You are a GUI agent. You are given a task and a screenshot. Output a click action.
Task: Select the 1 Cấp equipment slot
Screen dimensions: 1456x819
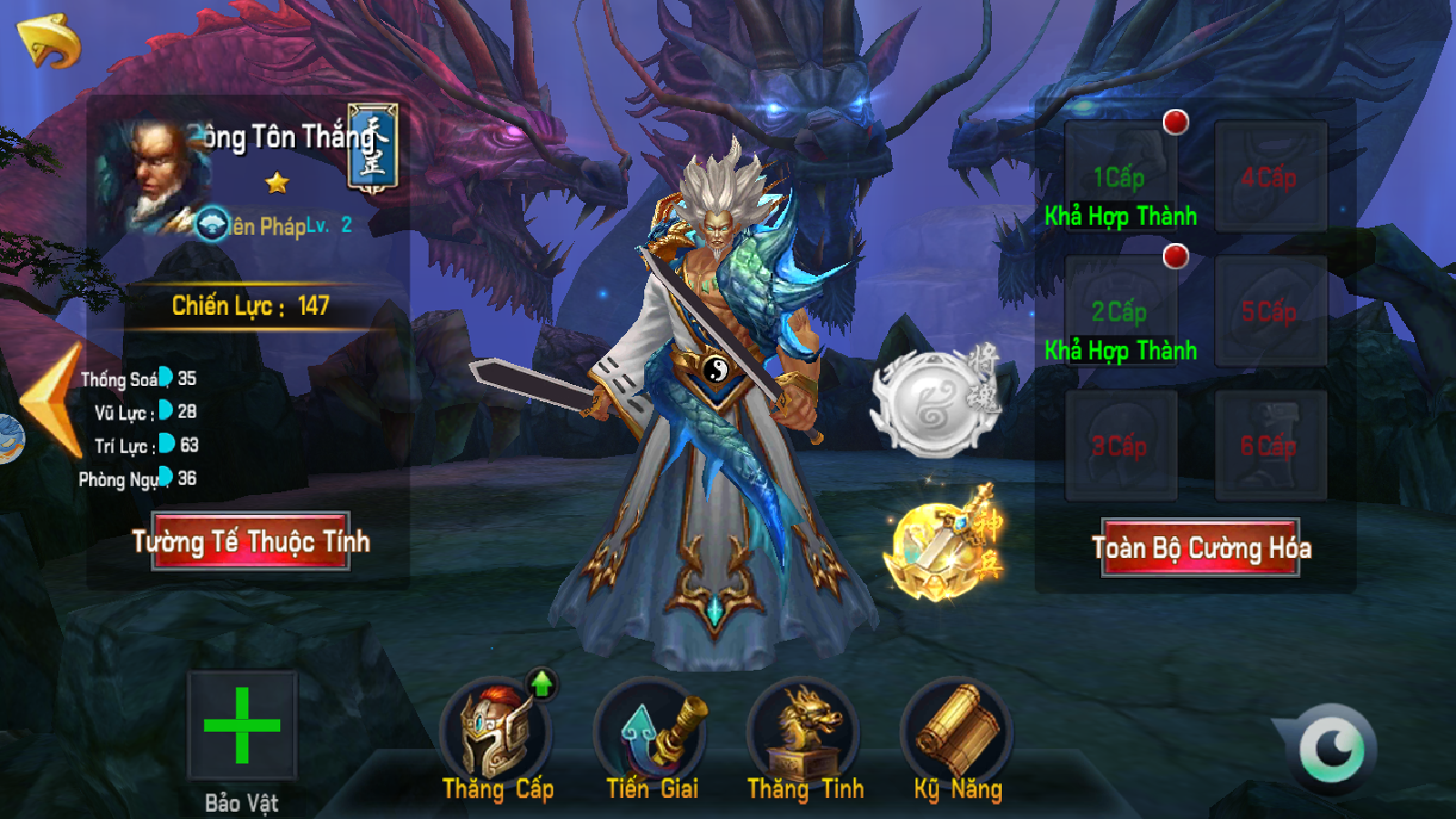point(1120,176)
